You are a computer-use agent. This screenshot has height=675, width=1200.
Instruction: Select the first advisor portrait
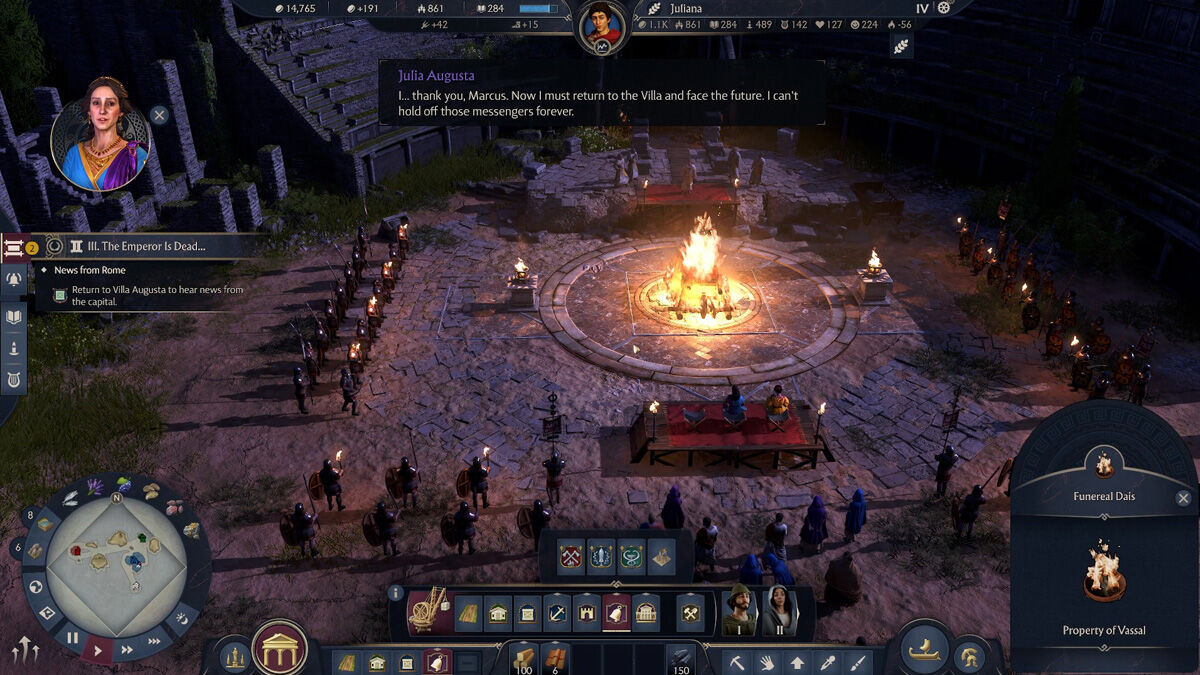(738, 609)
